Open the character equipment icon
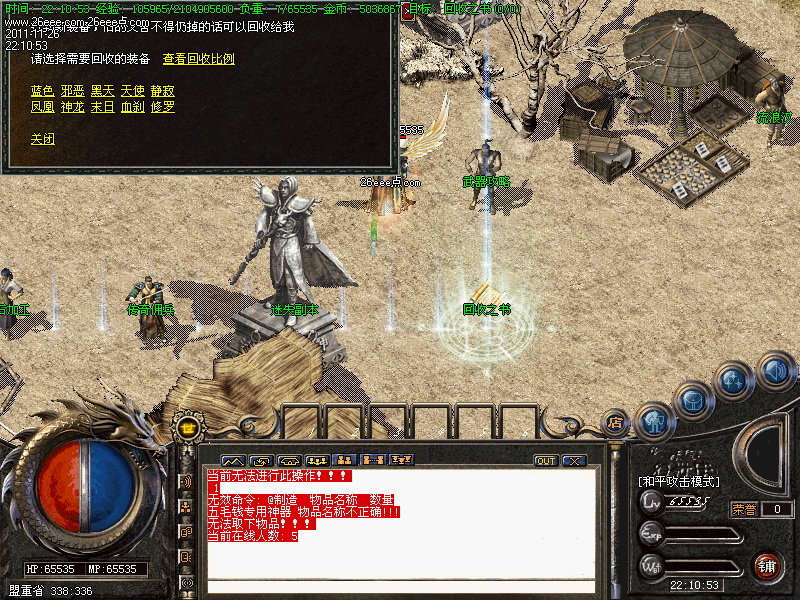Image resolution: width=800 pixels, height=600 pixels. pyautogui.click(x=655, y=420)
